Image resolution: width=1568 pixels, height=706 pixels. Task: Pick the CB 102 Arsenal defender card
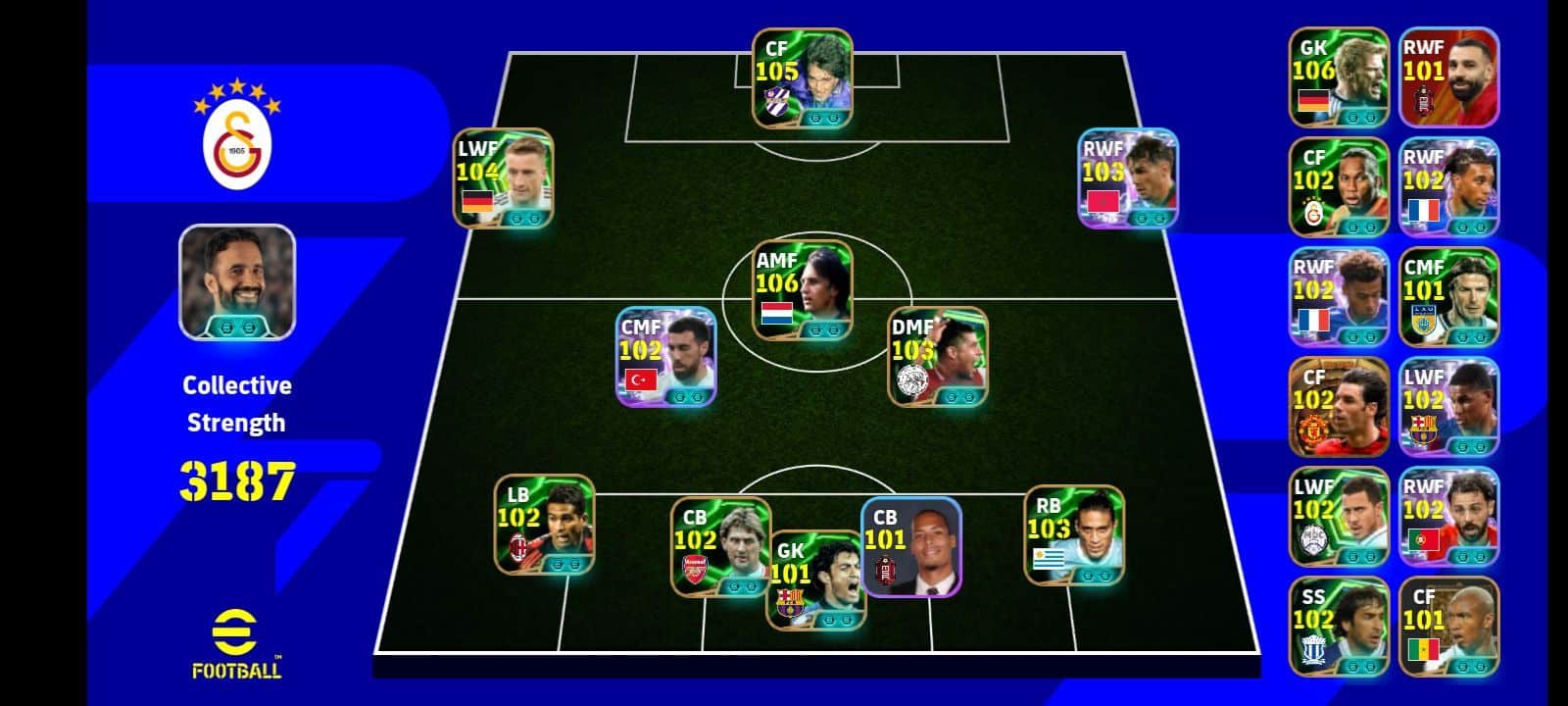click(719, 546)
